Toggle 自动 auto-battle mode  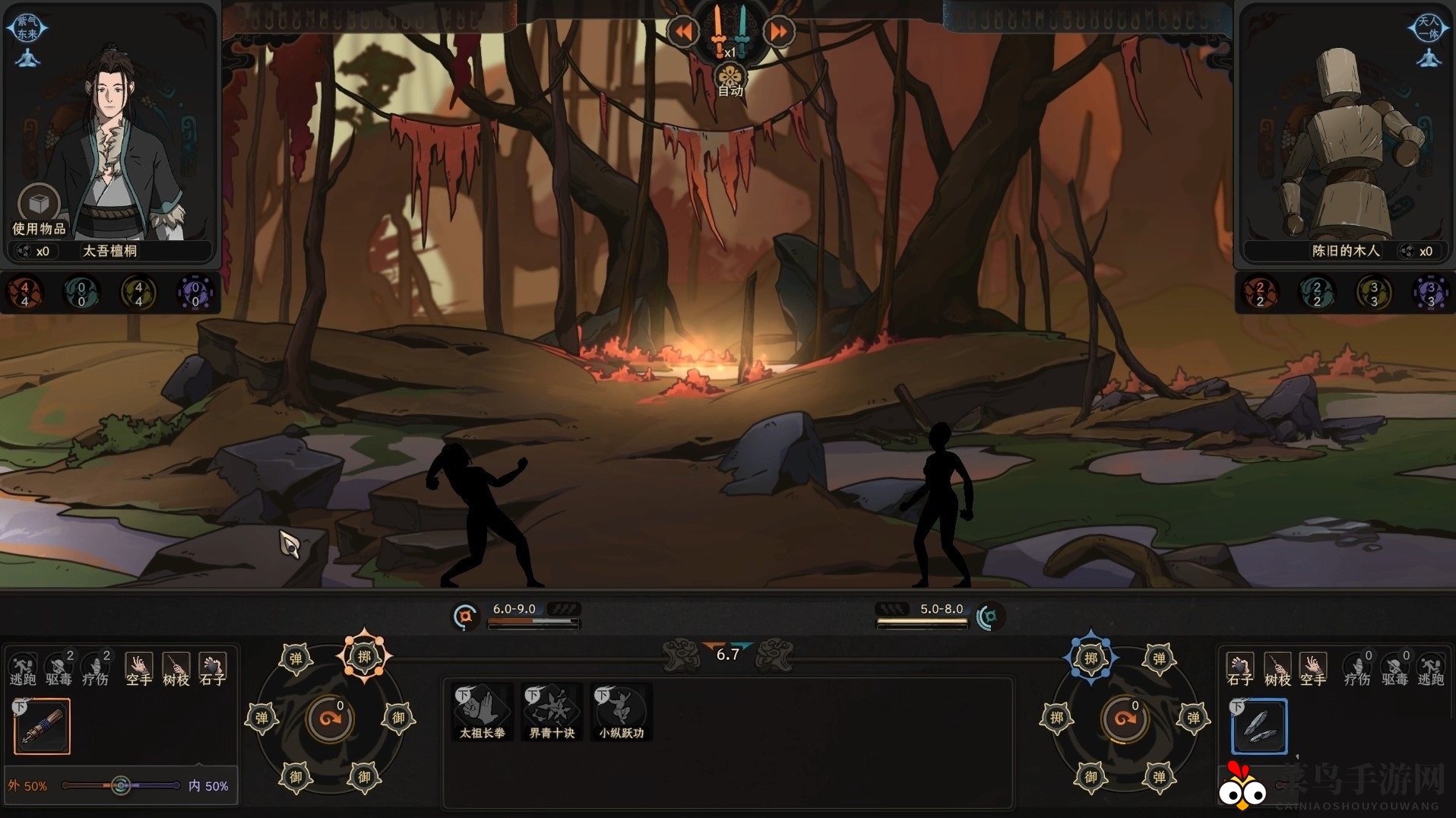[730, 81]
